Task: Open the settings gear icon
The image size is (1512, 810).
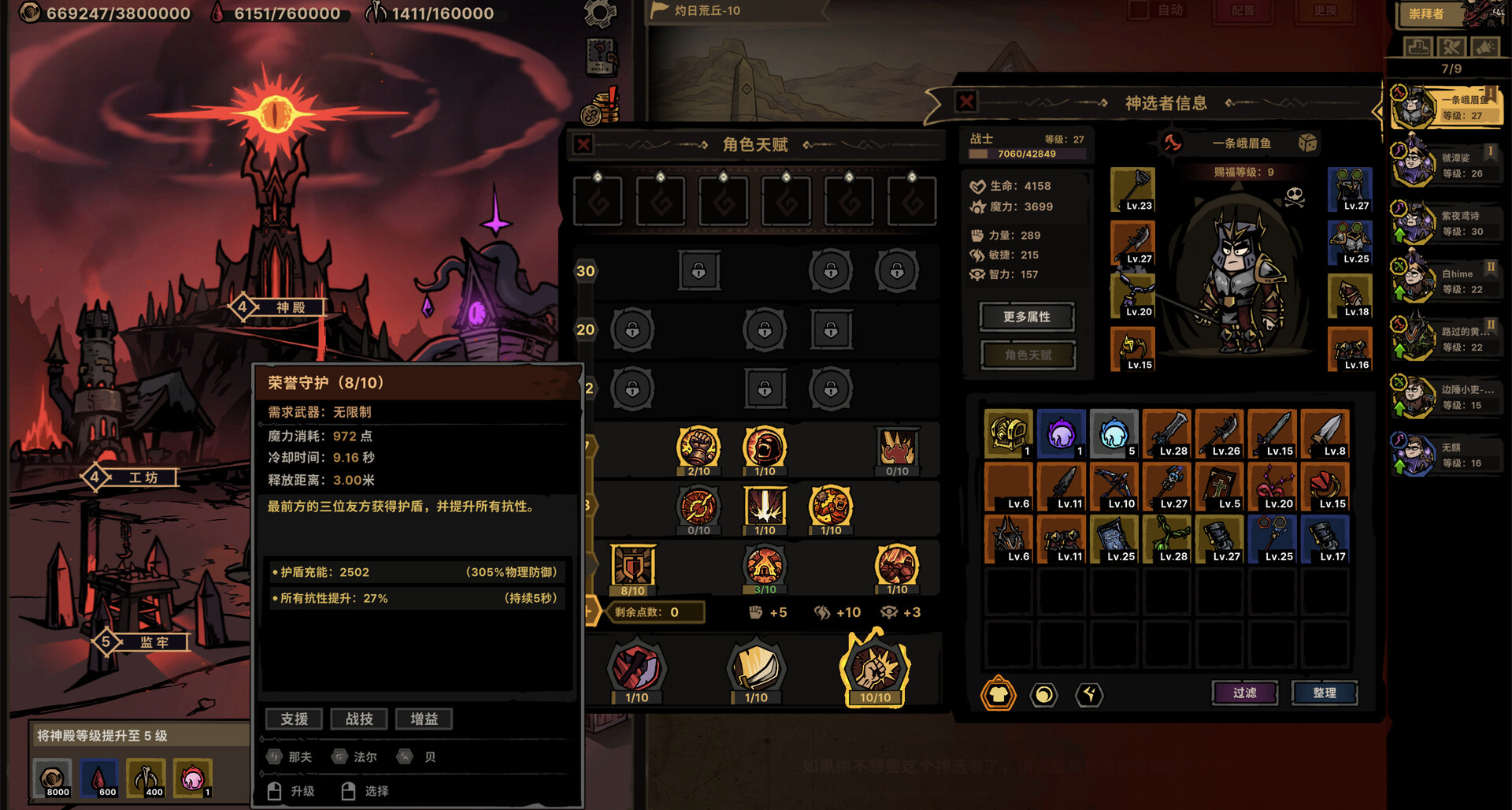Action: (600, 14)
